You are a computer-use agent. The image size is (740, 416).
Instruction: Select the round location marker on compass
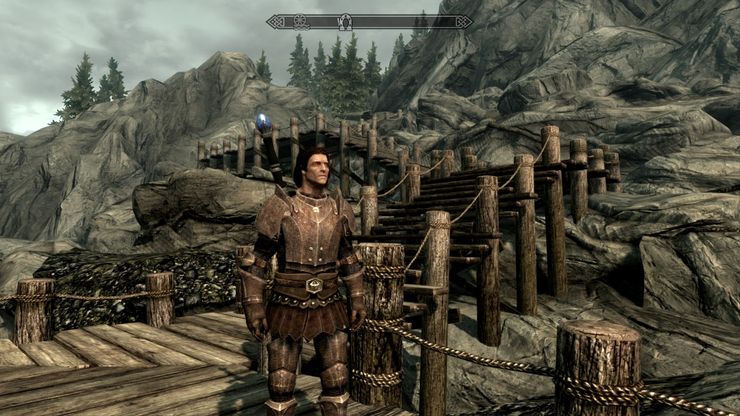(x=299, y=20)
